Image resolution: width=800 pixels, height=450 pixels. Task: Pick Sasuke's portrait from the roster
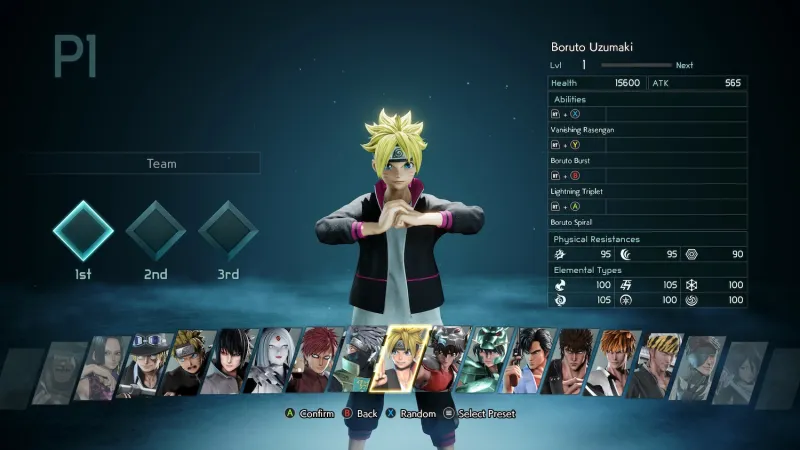tap(232, 364)
